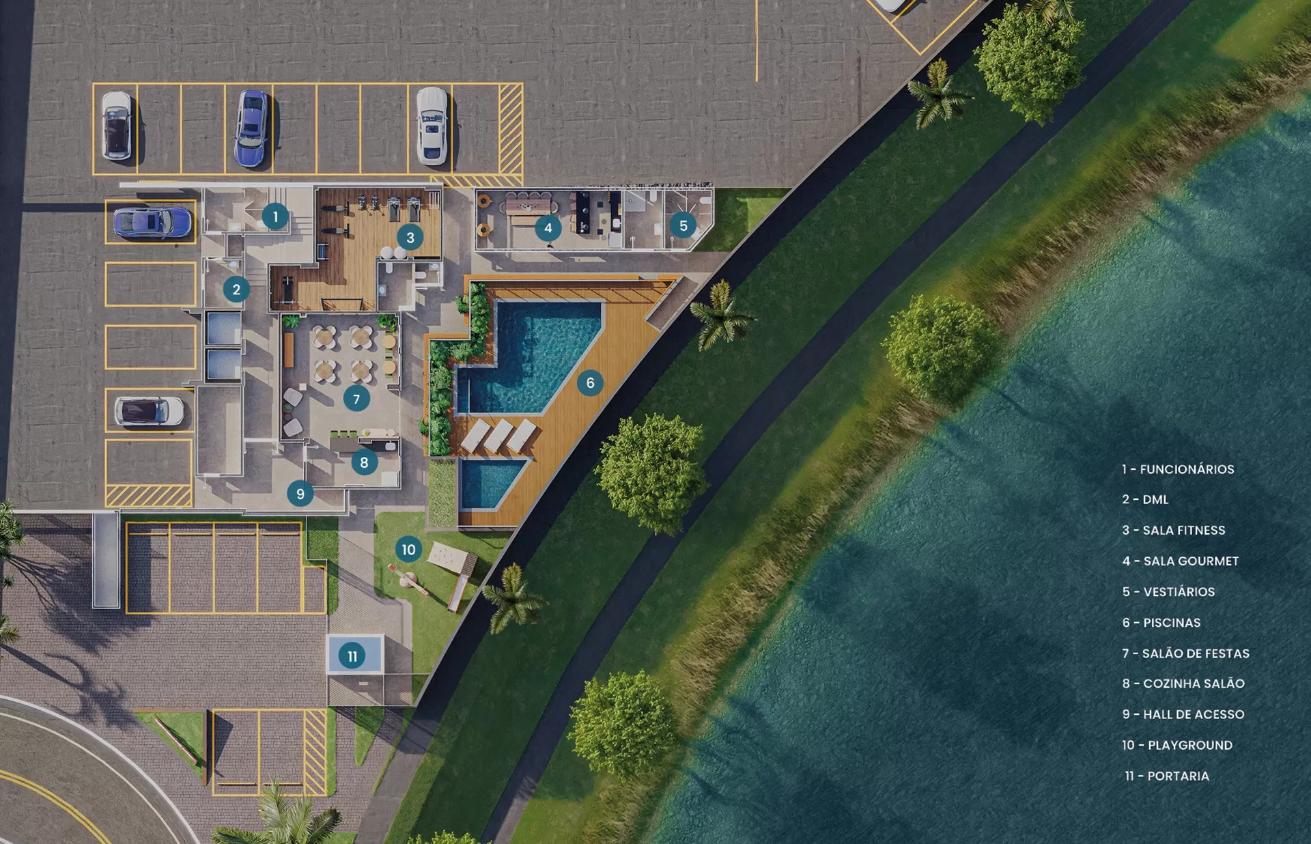1311x844 pixels.
Task: Select marker 4 on the gourmet room
Action: point(547,228)
